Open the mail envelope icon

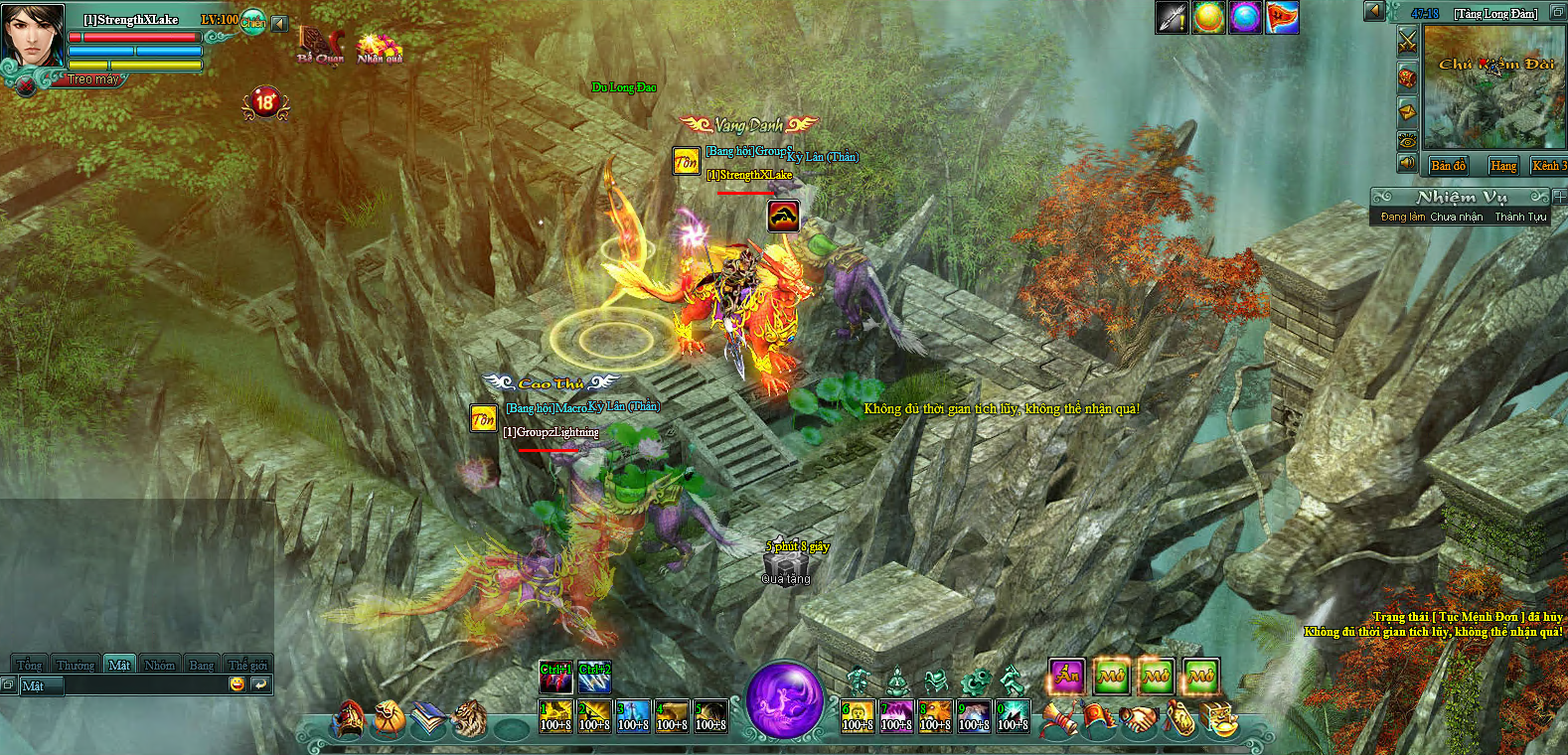1407,108
